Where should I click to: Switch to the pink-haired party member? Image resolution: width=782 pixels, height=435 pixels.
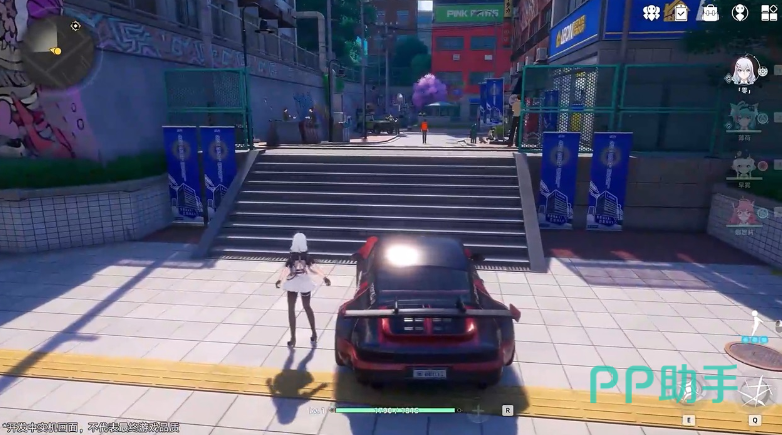[x=744, y=210]
